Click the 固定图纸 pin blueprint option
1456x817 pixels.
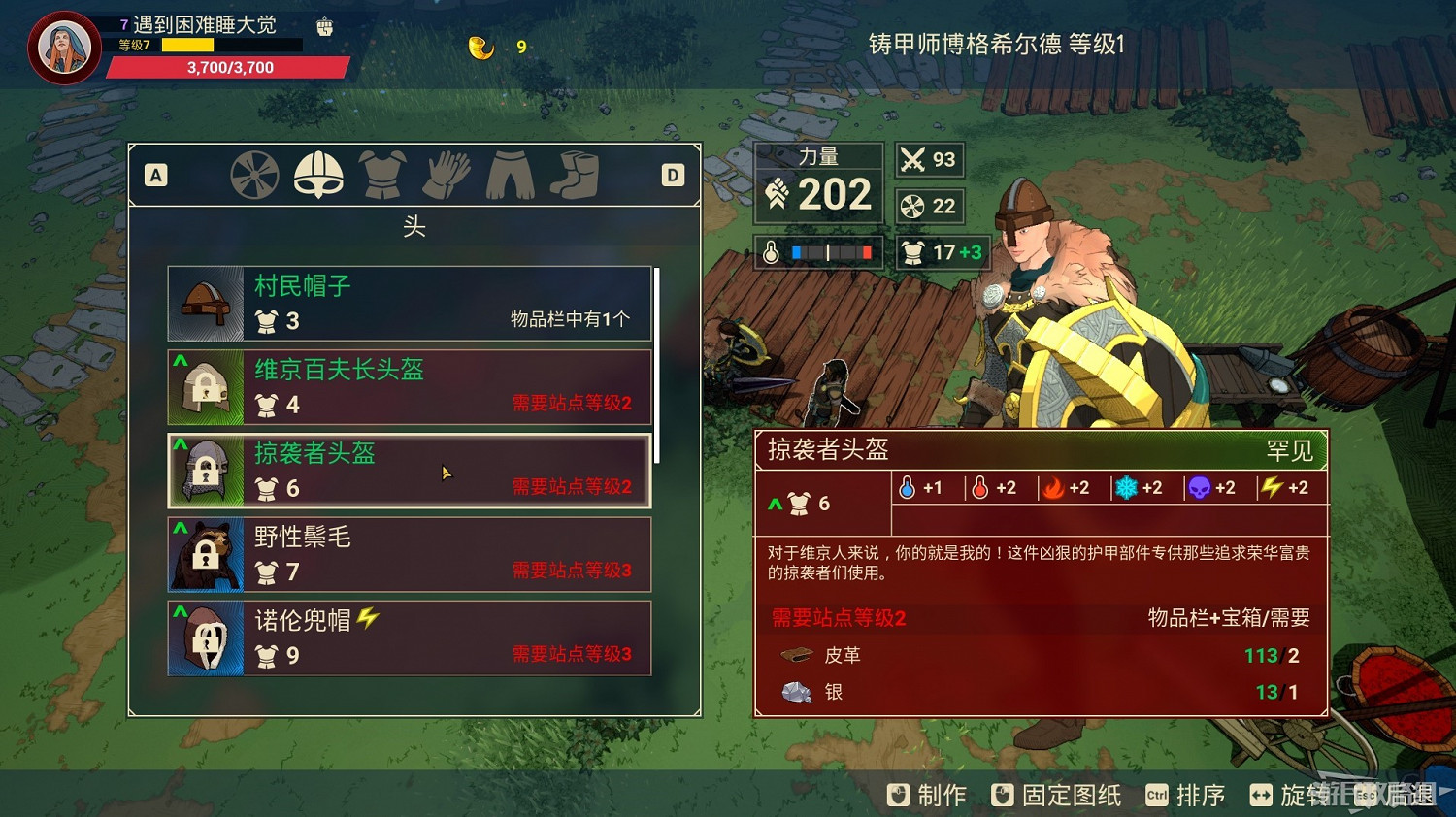click(x=1055, y=795)
